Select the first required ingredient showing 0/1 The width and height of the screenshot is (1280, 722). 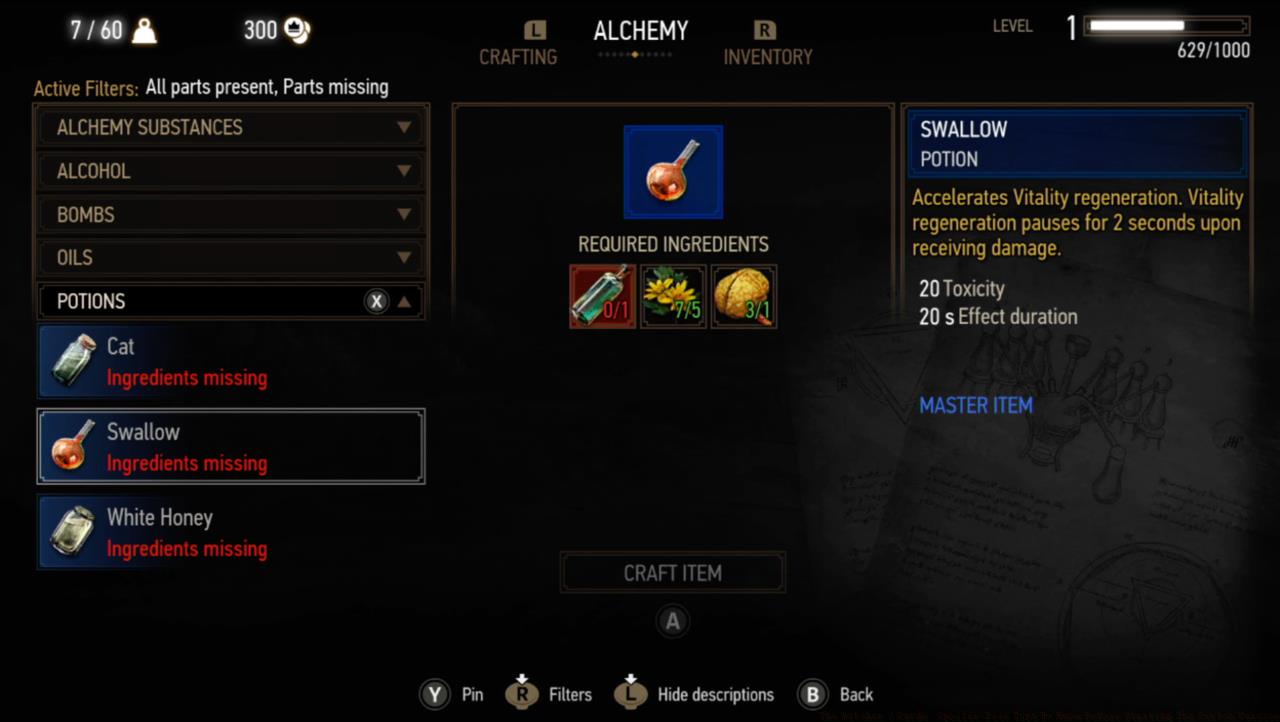point(602,296)
